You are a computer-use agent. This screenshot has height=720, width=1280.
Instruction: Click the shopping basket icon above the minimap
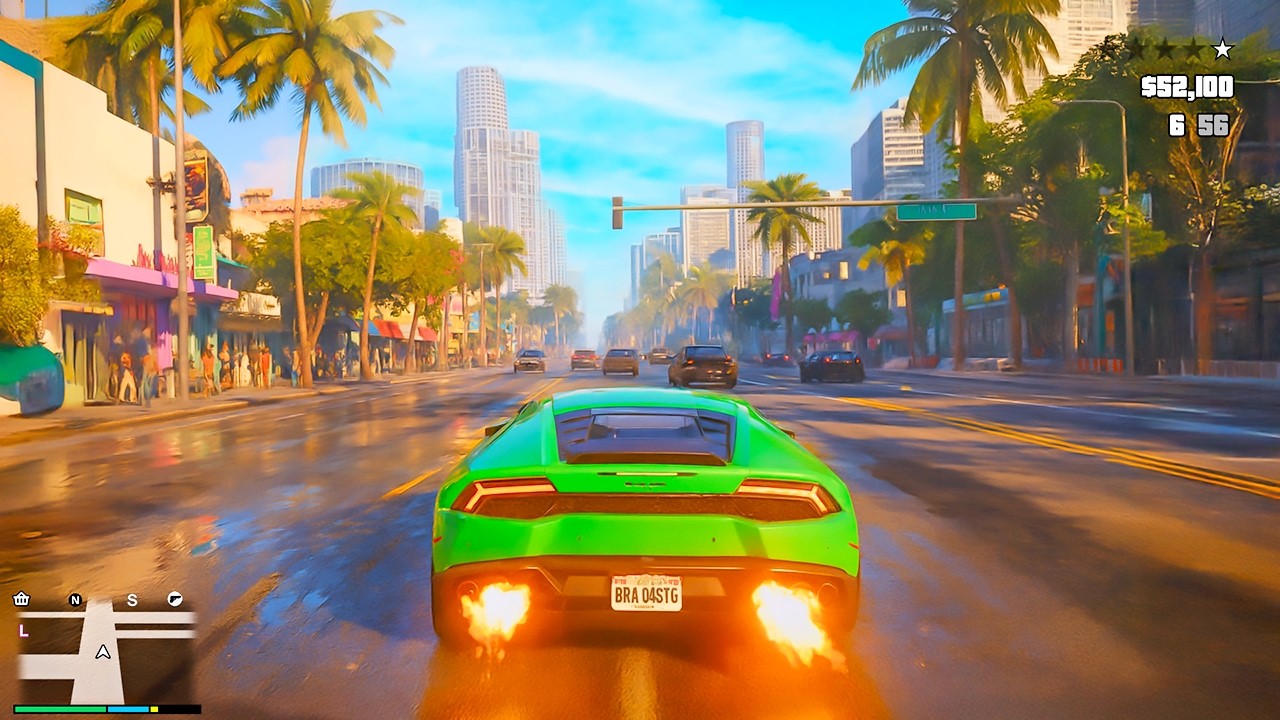[21, 599]
